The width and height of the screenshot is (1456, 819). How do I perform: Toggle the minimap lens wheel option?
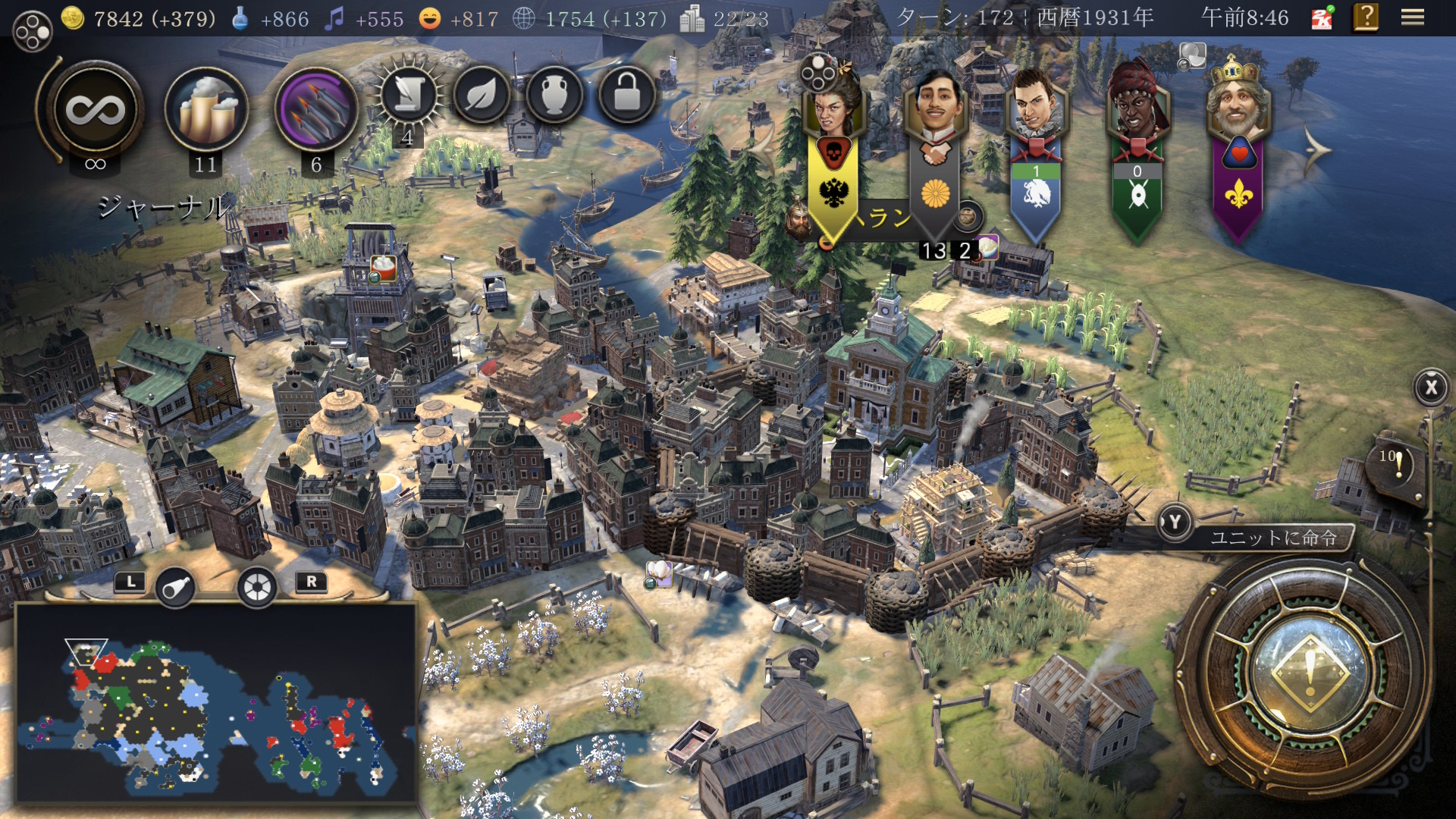click(x=257, y=587)
